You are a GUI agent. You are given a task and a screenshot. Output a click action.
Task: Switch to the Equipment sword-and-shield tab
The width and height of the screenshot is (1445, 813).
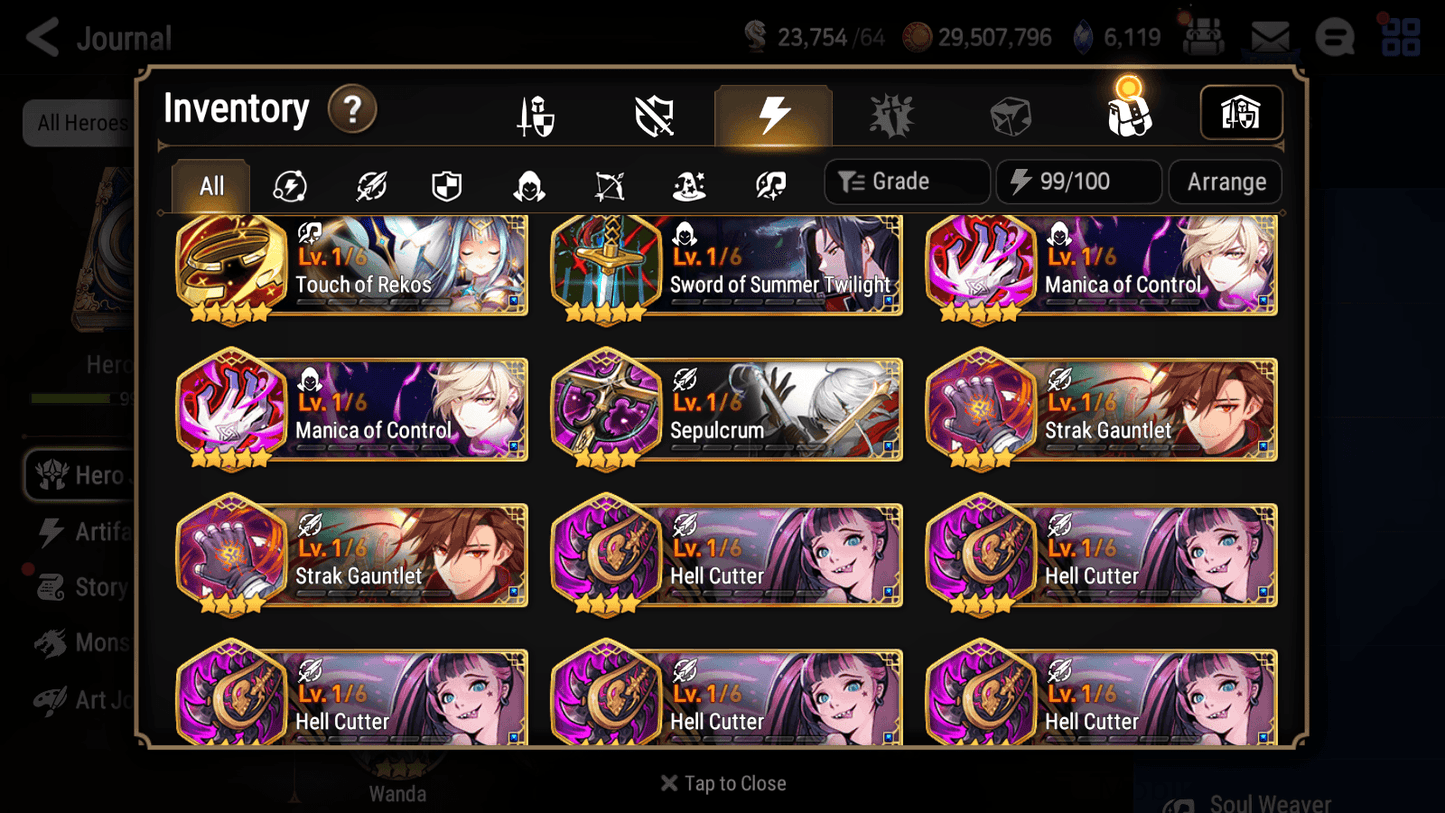tap(535, 113)
